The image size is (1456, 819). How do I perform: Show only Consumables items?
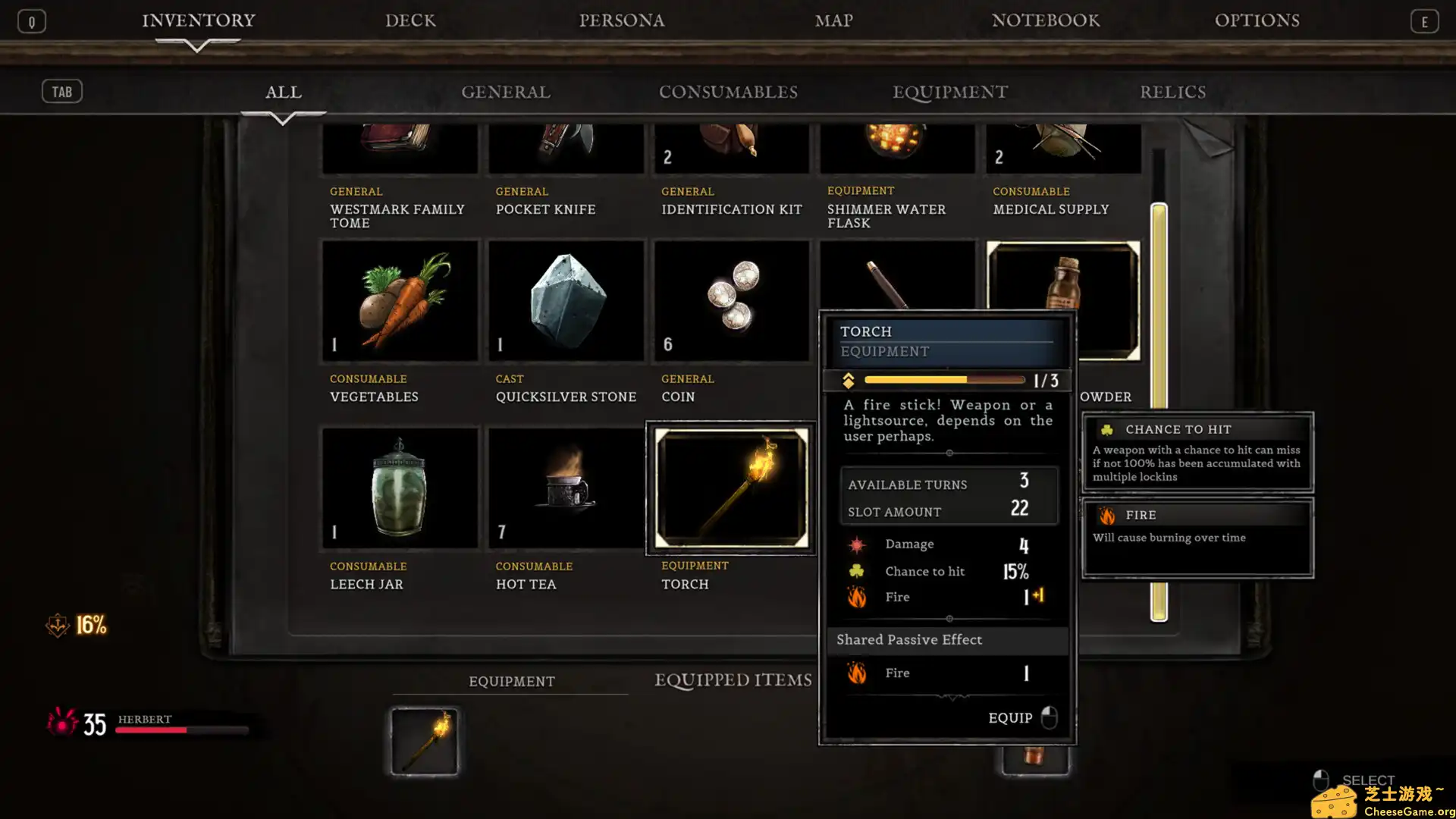(728, 92)
